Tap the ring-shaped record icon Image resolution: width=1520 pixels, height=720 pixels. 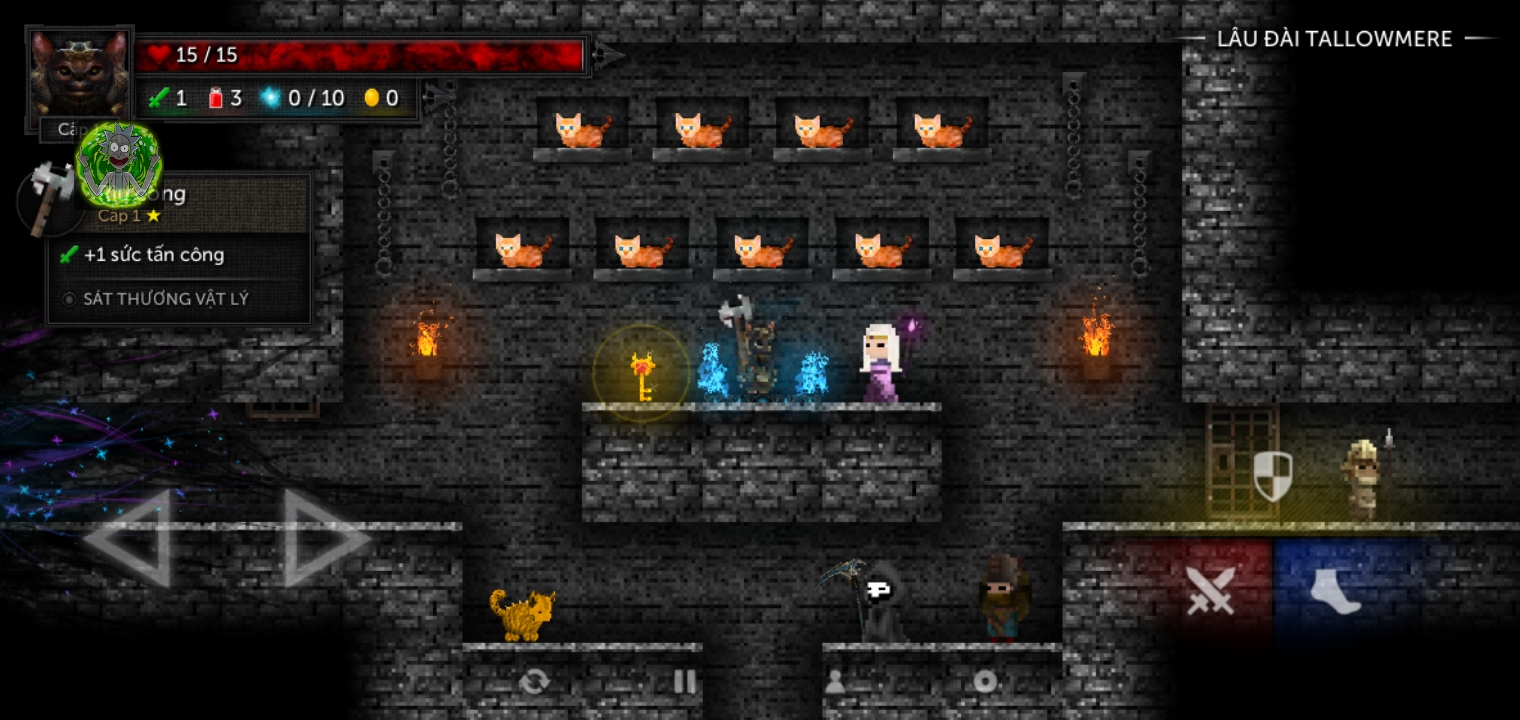985,682
